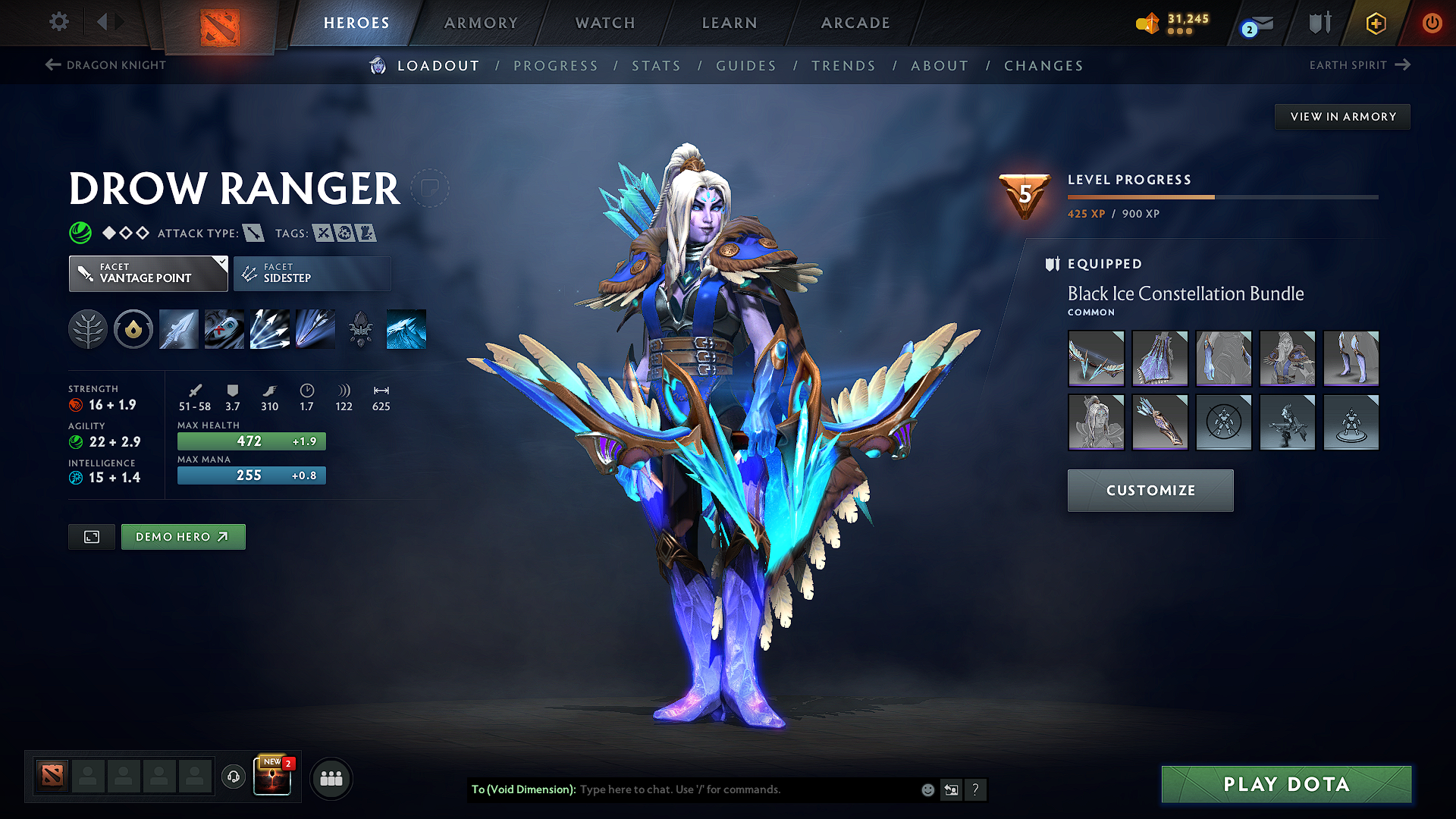This screenshot has height=819, width=1456.
Task: Navigate to previous hero Dragon Knight
Action: (x=105, y=65)
